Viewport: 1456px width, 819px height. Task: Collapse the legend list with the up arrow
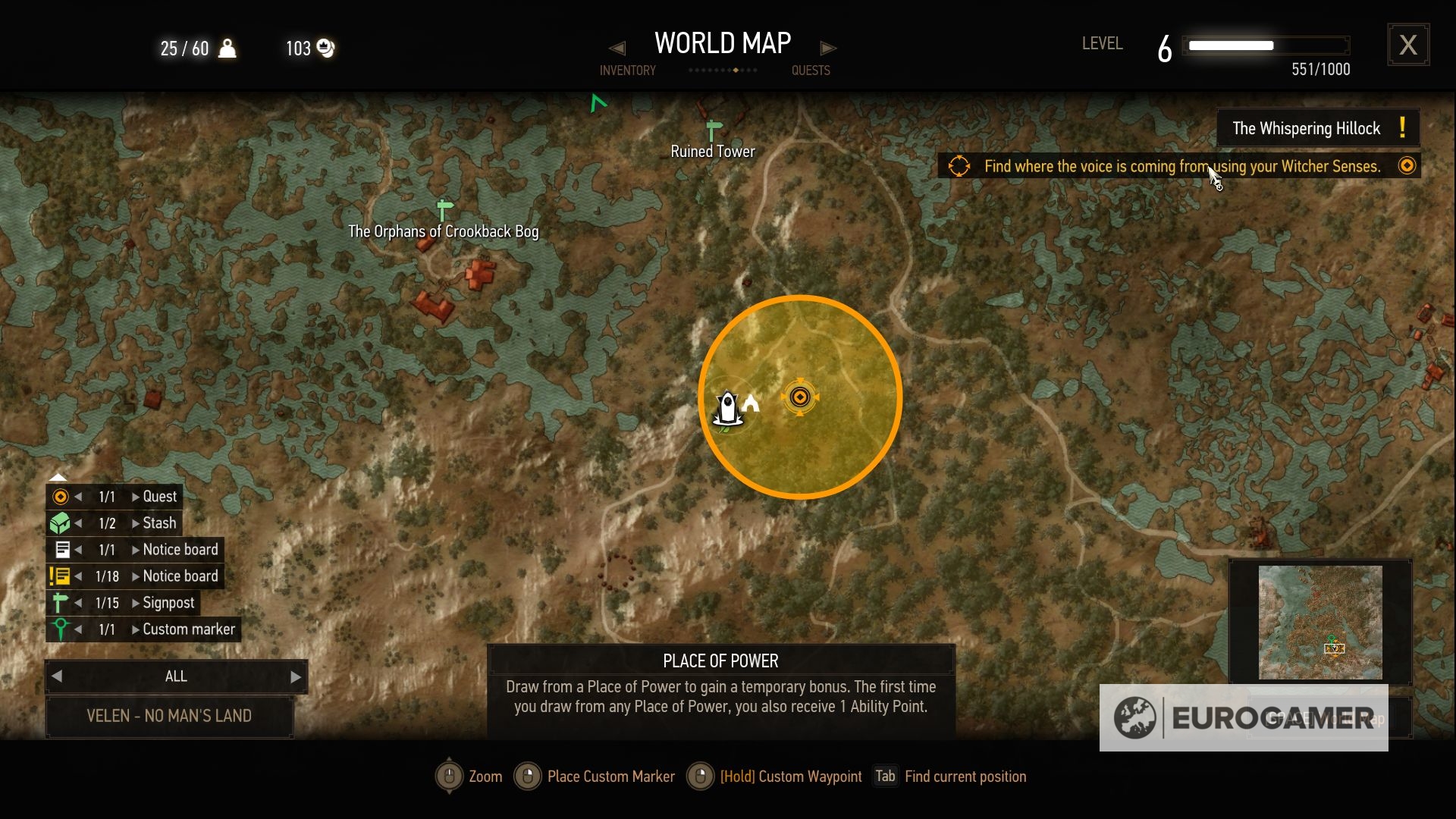pyautogui.click(x=58, y=477)
